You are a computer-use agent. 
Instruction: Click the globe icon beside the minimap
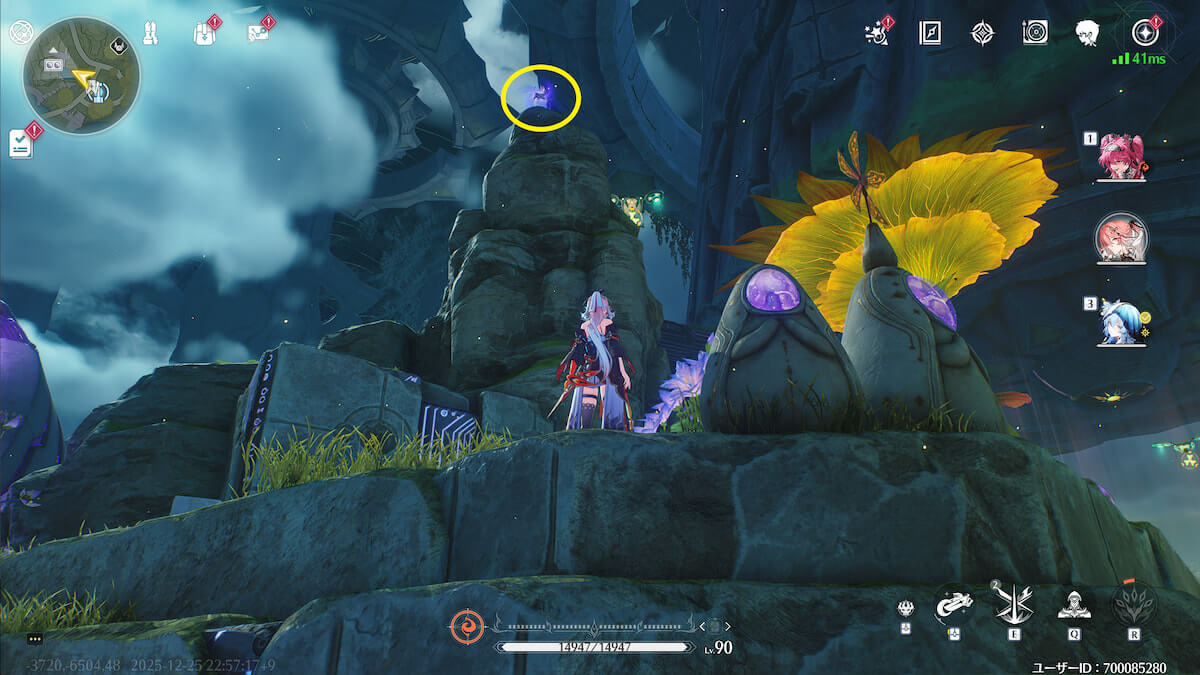click(19, 32)
